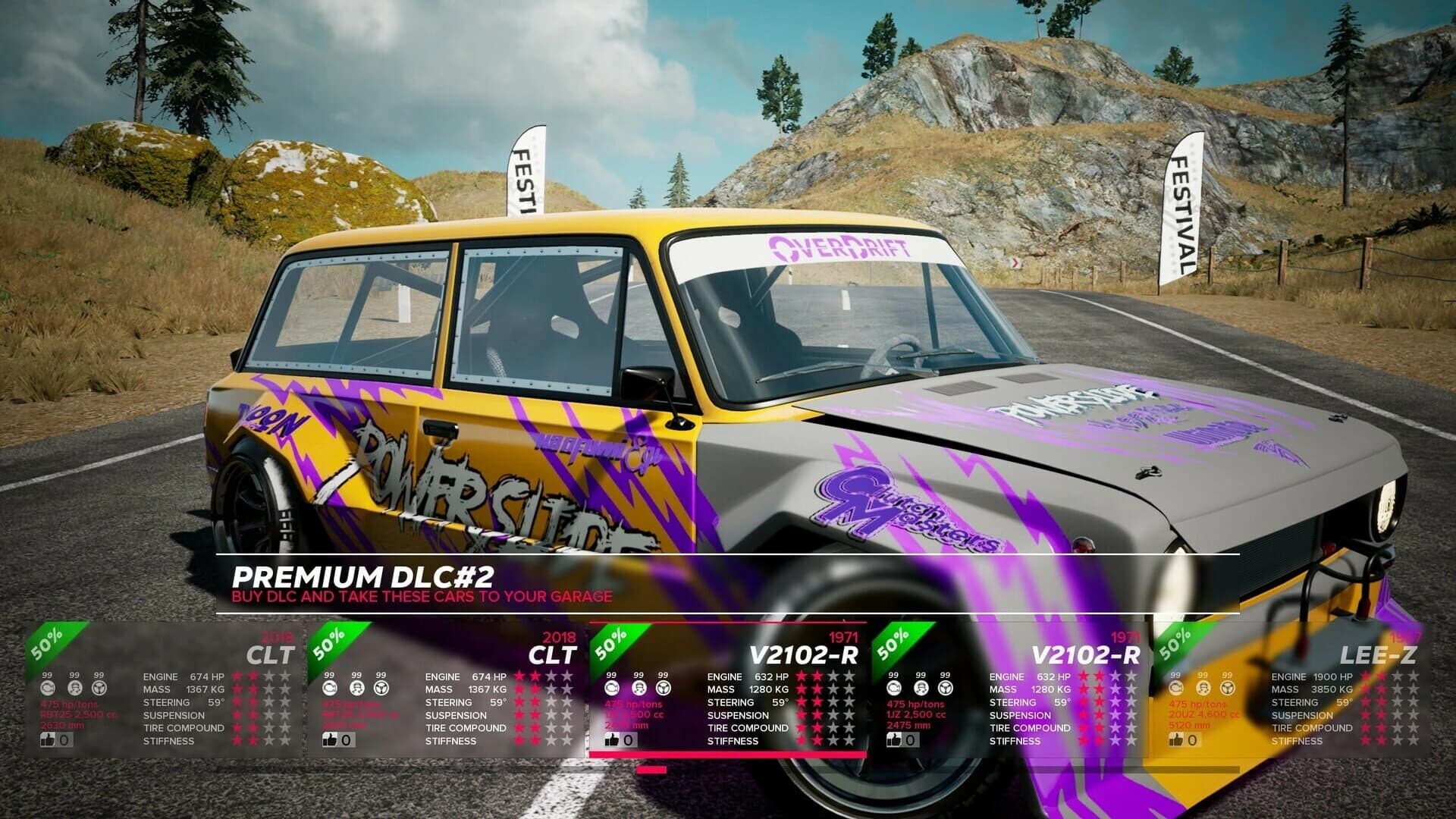Click the thumbs-up icon on the second CLT card
Screen dimensions: 1456x819
(x=330, y=741)
